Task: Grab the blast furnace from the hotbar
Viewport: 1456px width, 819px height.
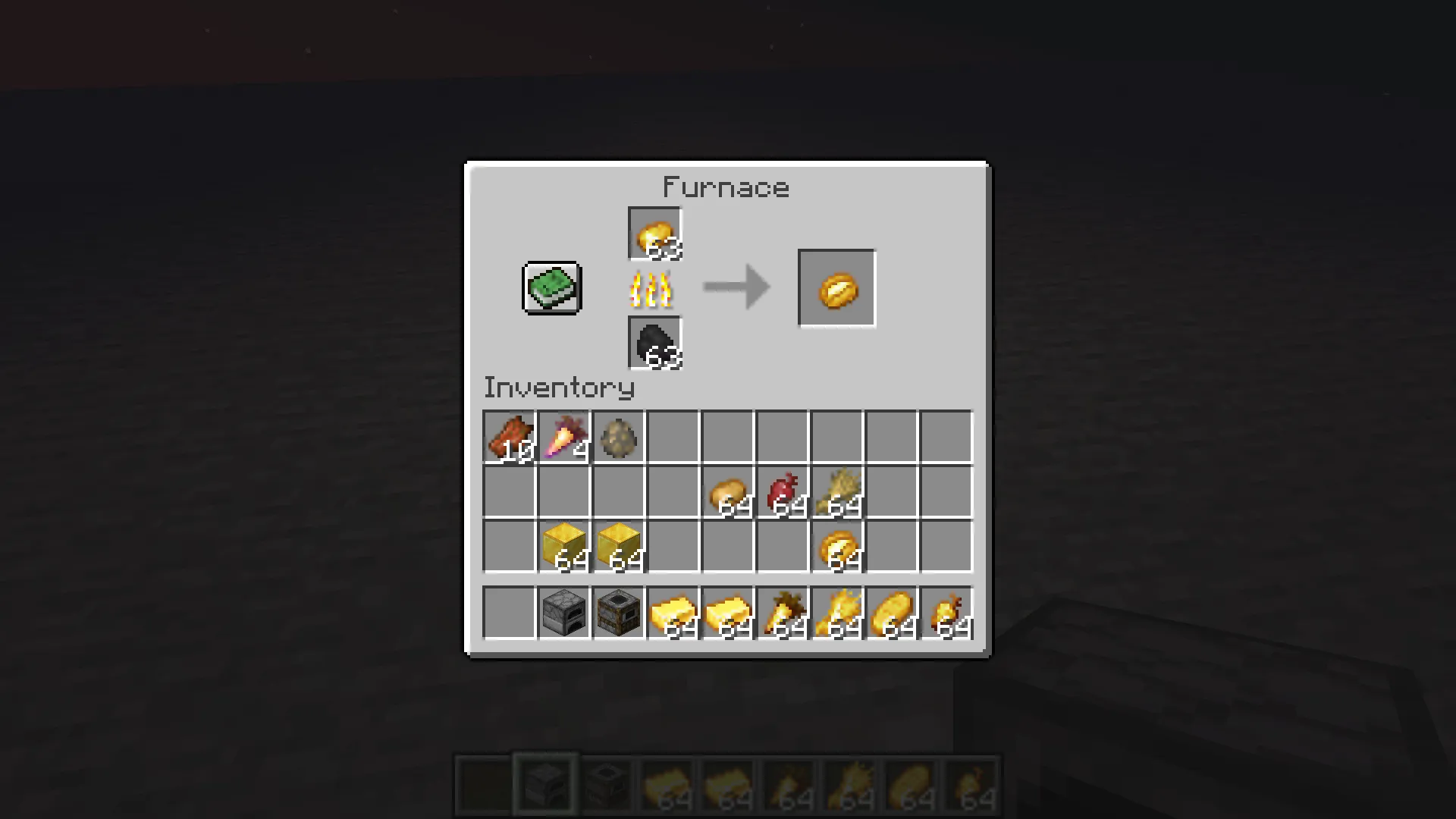Action: (x=618, y=613)
